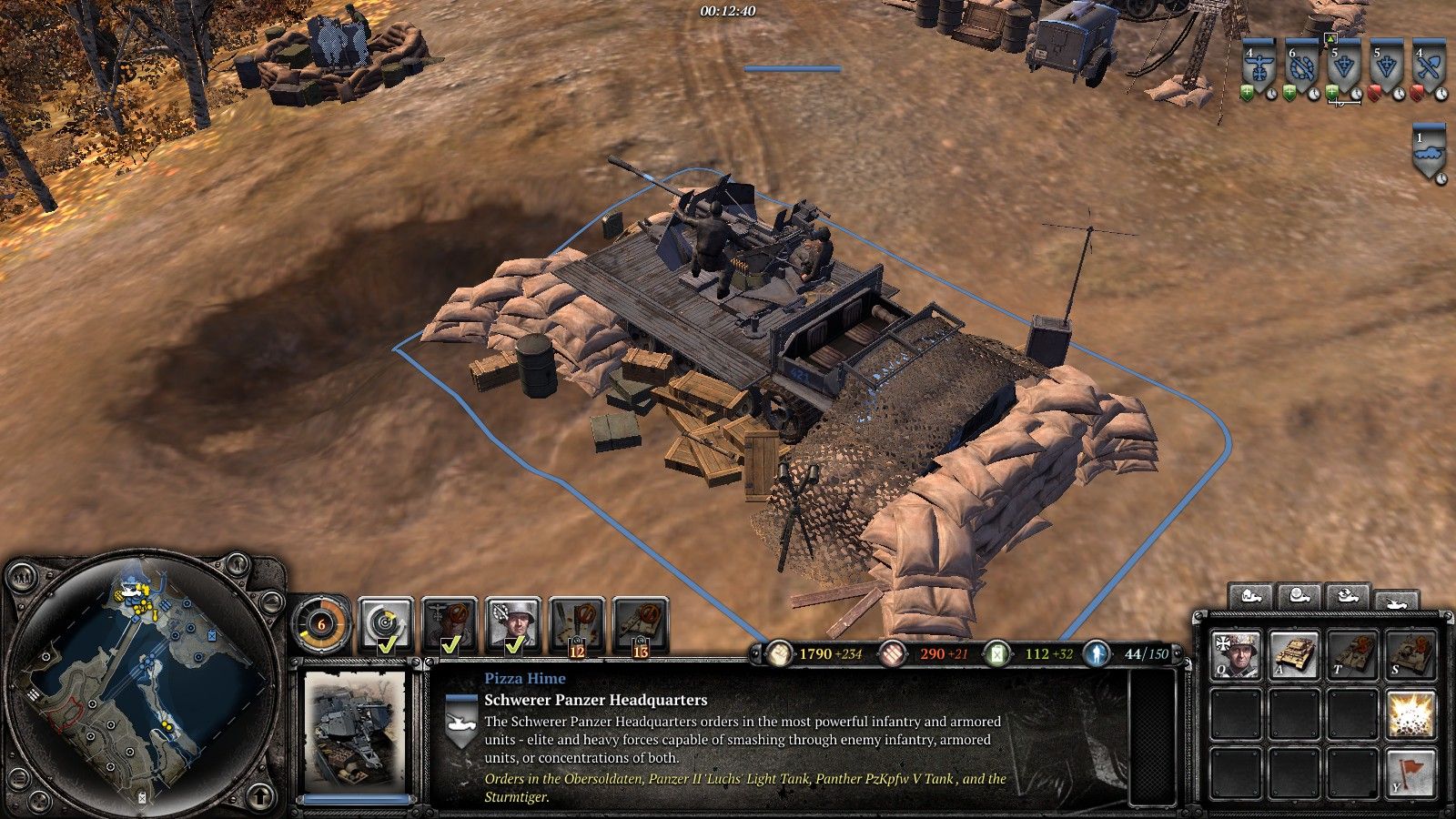The image size is (1456, 819).
Task: Switch to the tank icon building tab
Action: (x=1395, y=601)
